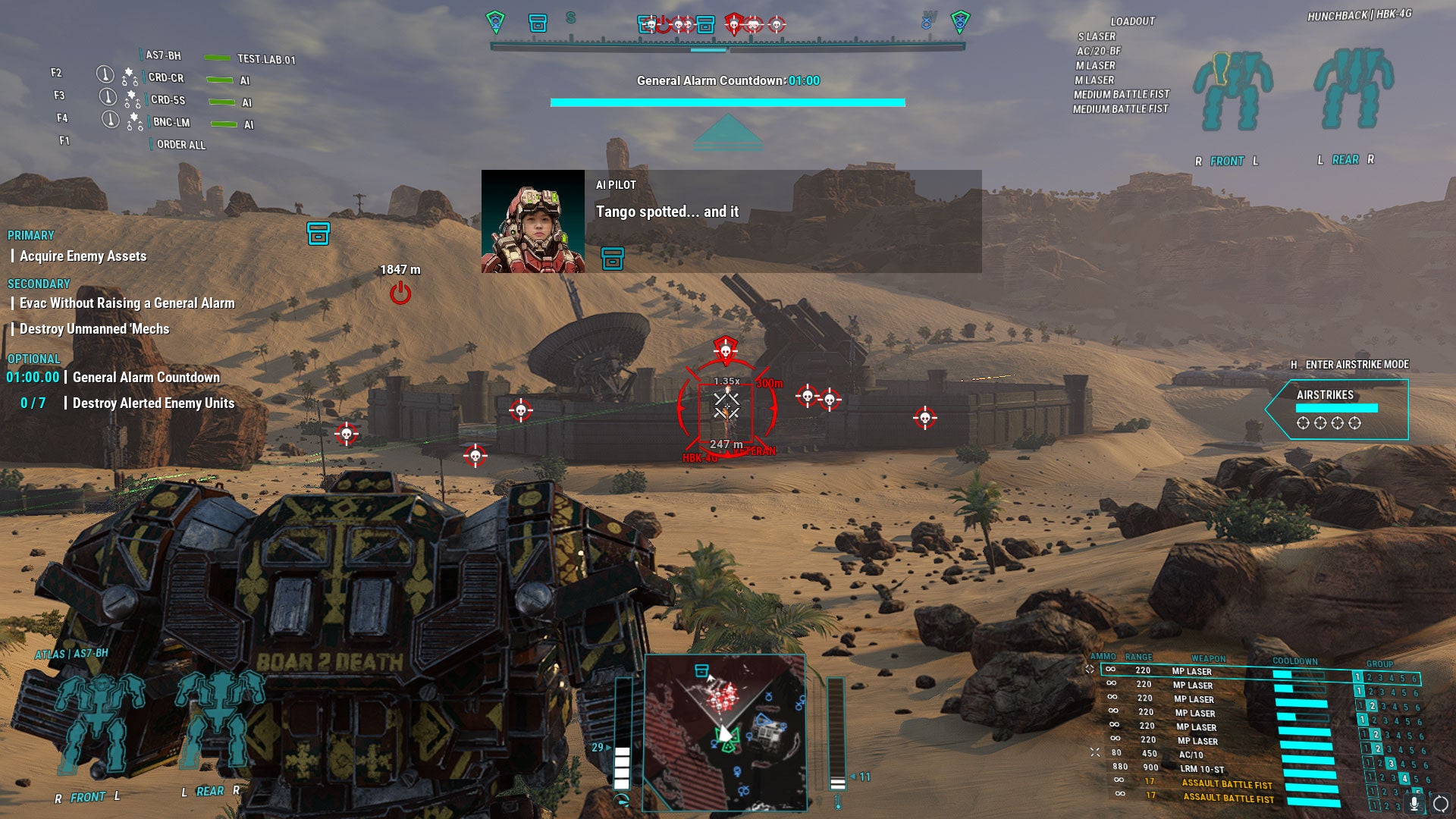
Task: Select the CRD-CR lancemate entry
Action: 166,78
